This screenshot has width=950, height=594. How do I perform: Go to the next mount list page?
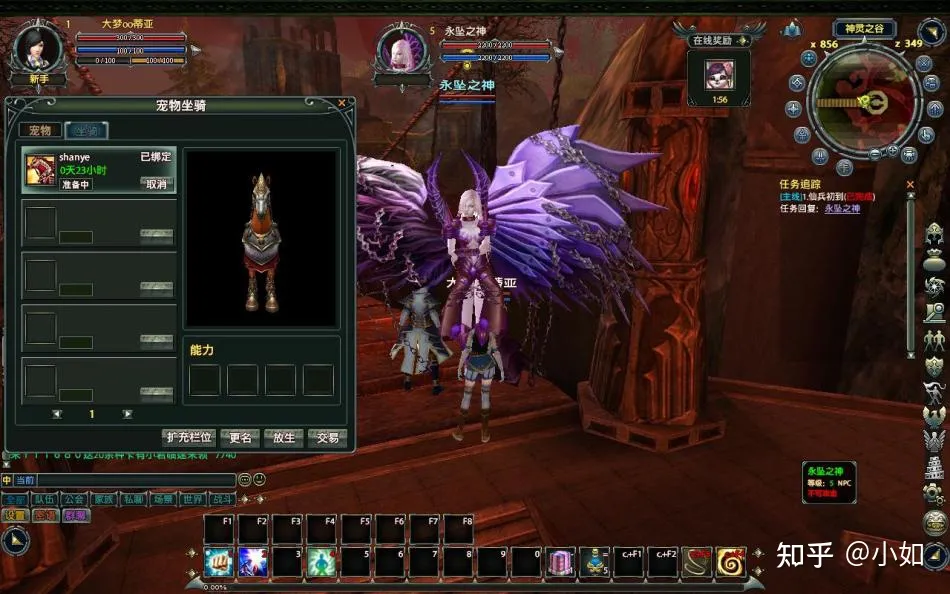click(x=127, y=414)
